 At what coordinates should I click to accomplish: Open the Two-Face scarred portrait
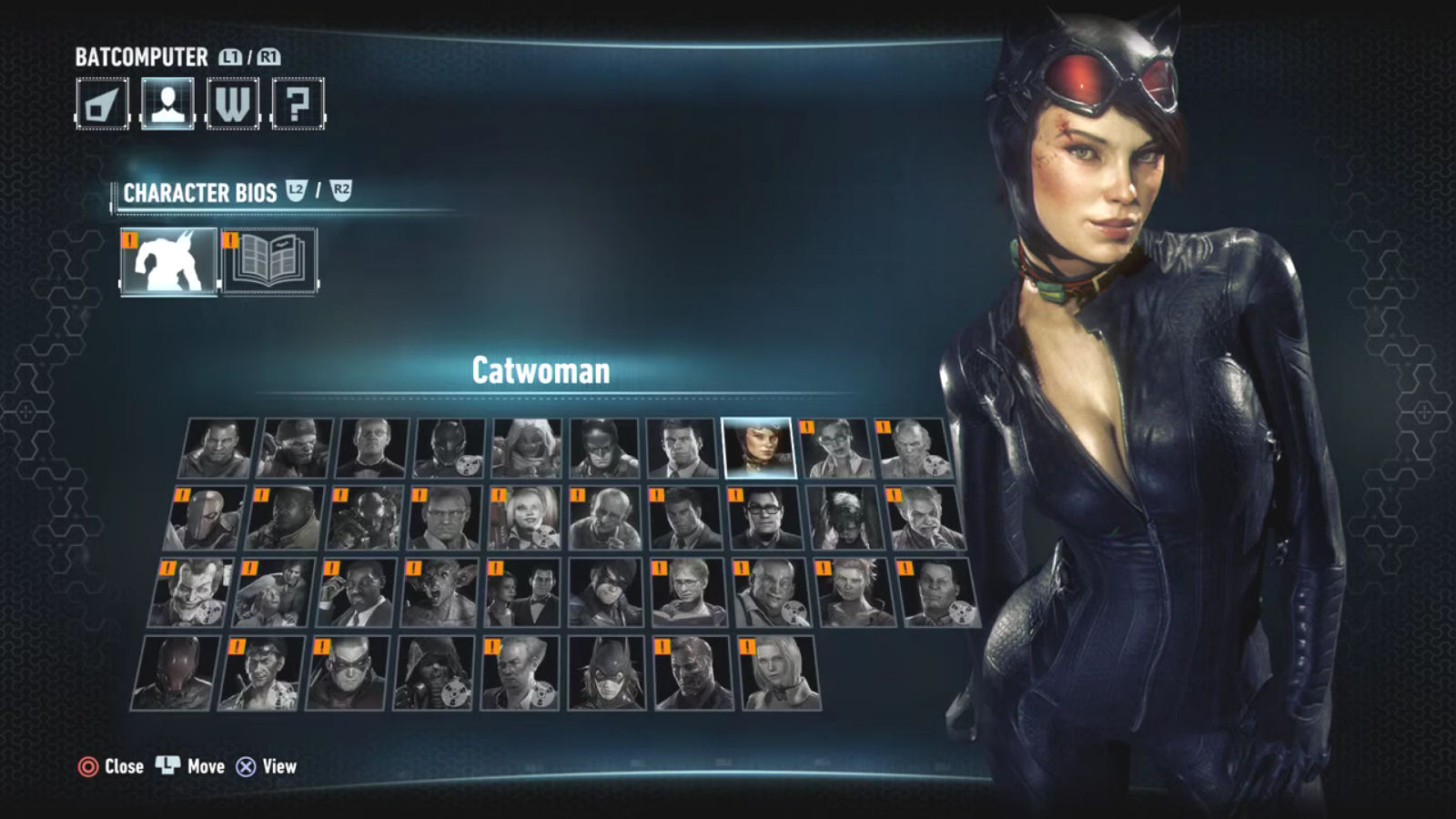693,673
